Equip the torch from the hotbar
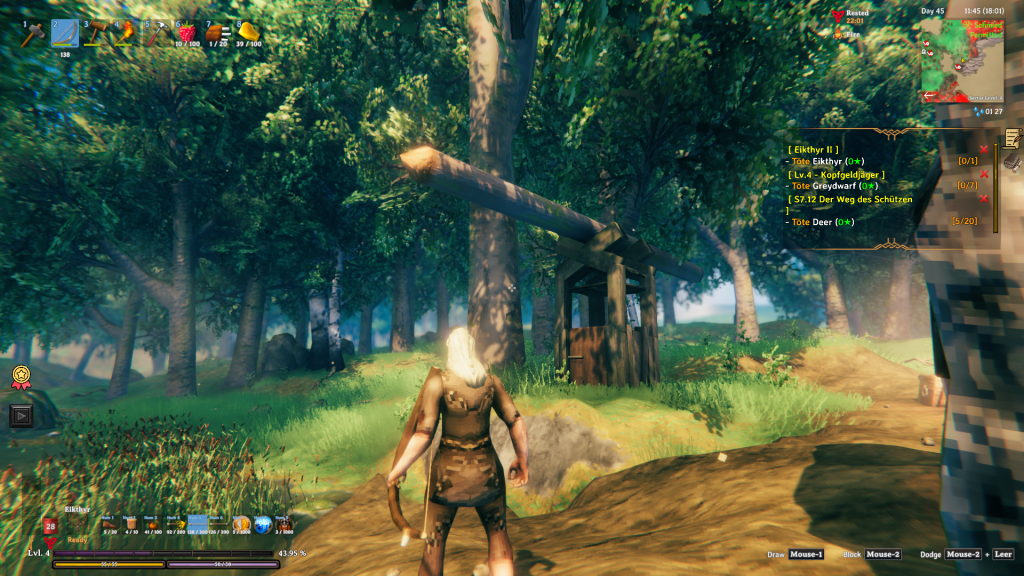This screenshot has width=1024, height=576. (x=126, y=34)
